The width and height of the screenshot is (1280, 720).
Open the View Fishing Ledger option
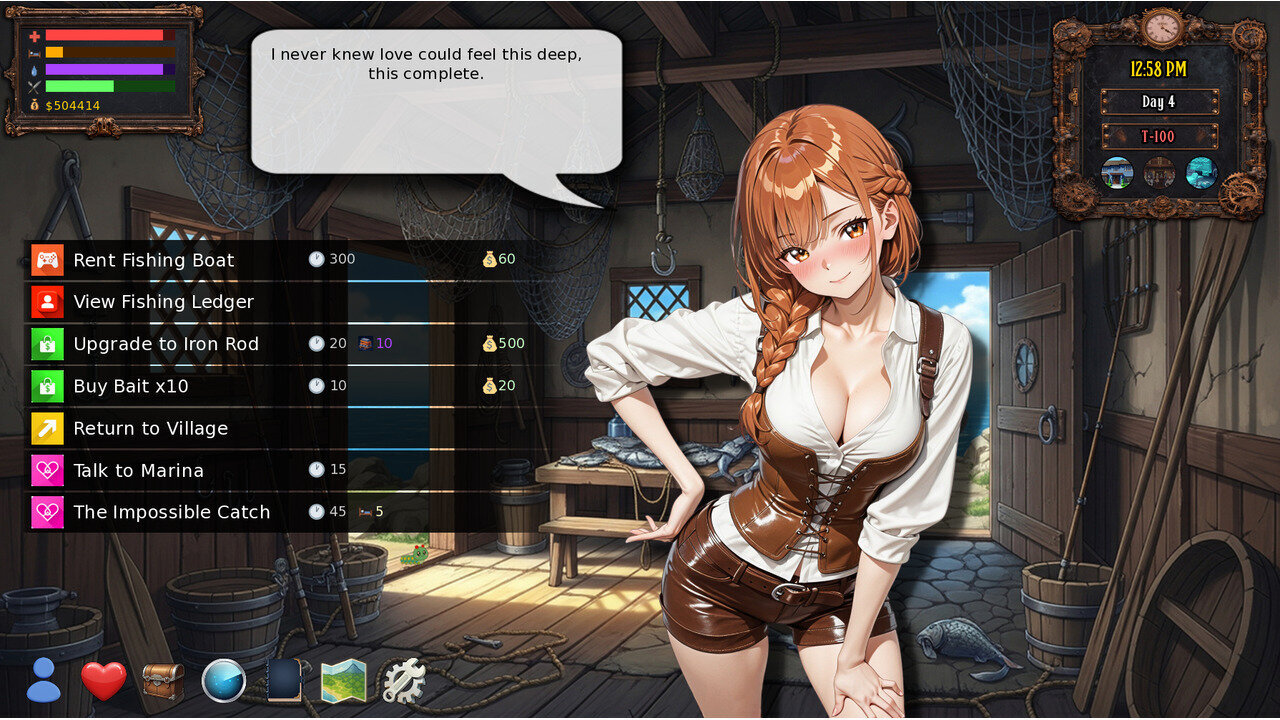(x=163, y=302)
